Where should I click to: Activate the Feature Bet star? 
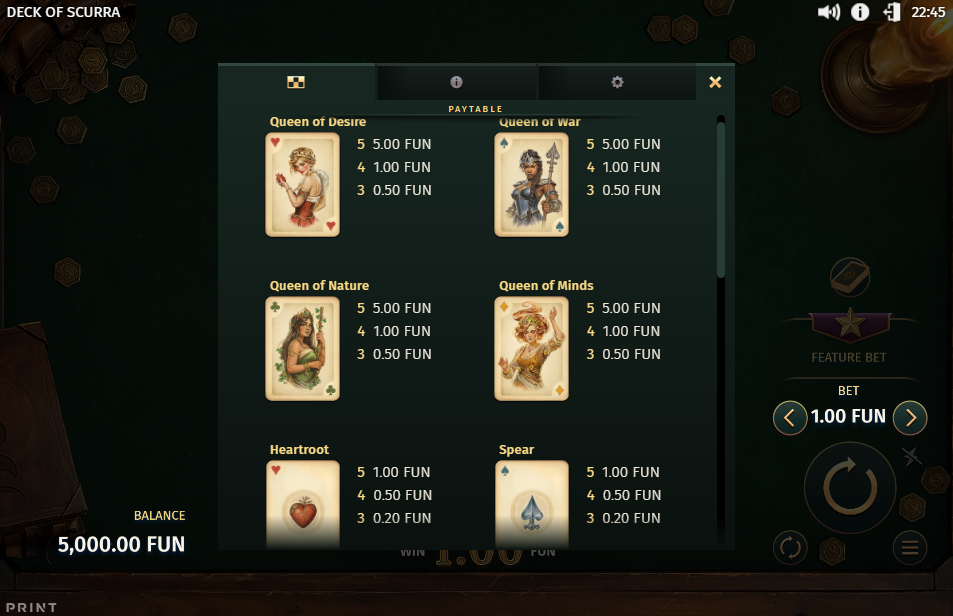850,324
